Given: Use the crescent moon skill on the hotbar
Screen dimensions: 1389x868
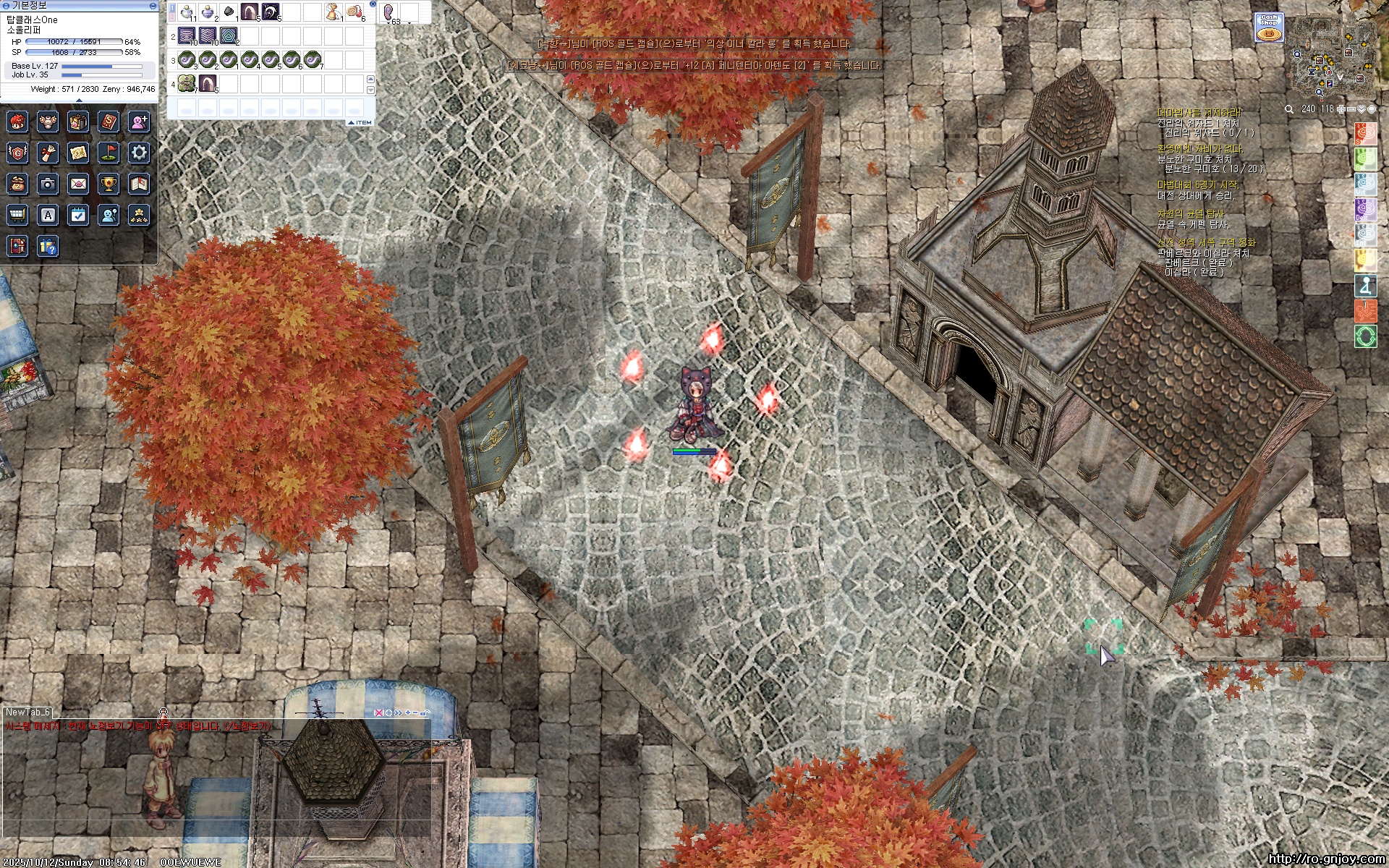Looking at the screenshot, I should point(271,12).
